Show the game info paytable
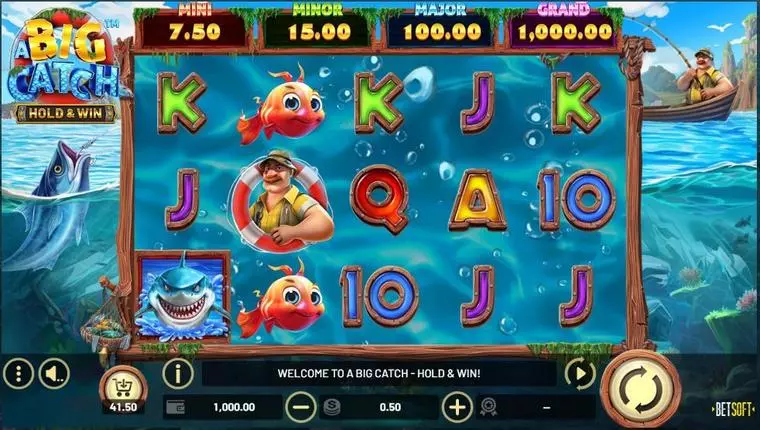Viewport: 760px width, 430px height. (x=178, y=375)
